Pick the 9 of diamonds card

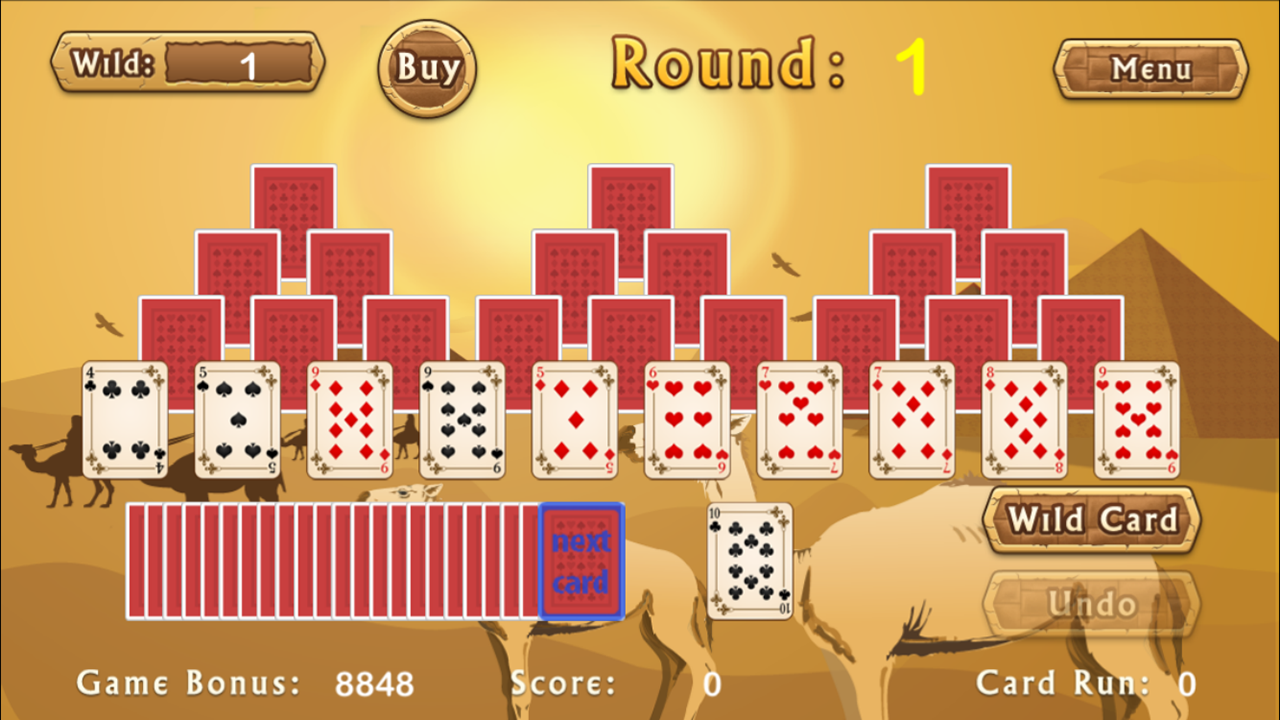coord(349,420)
